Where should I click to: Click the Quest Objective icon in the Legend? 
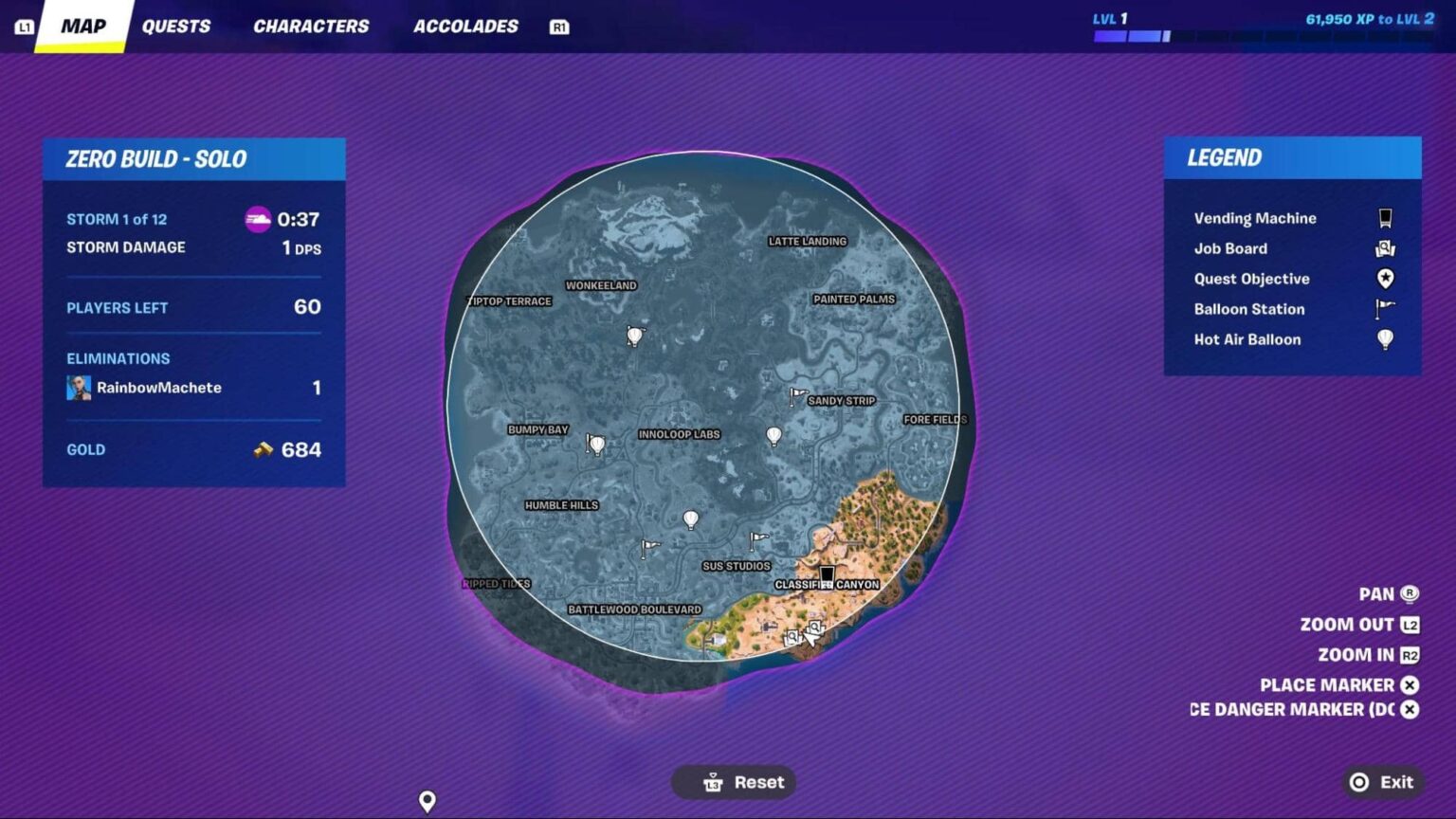tap(1386, 279)
